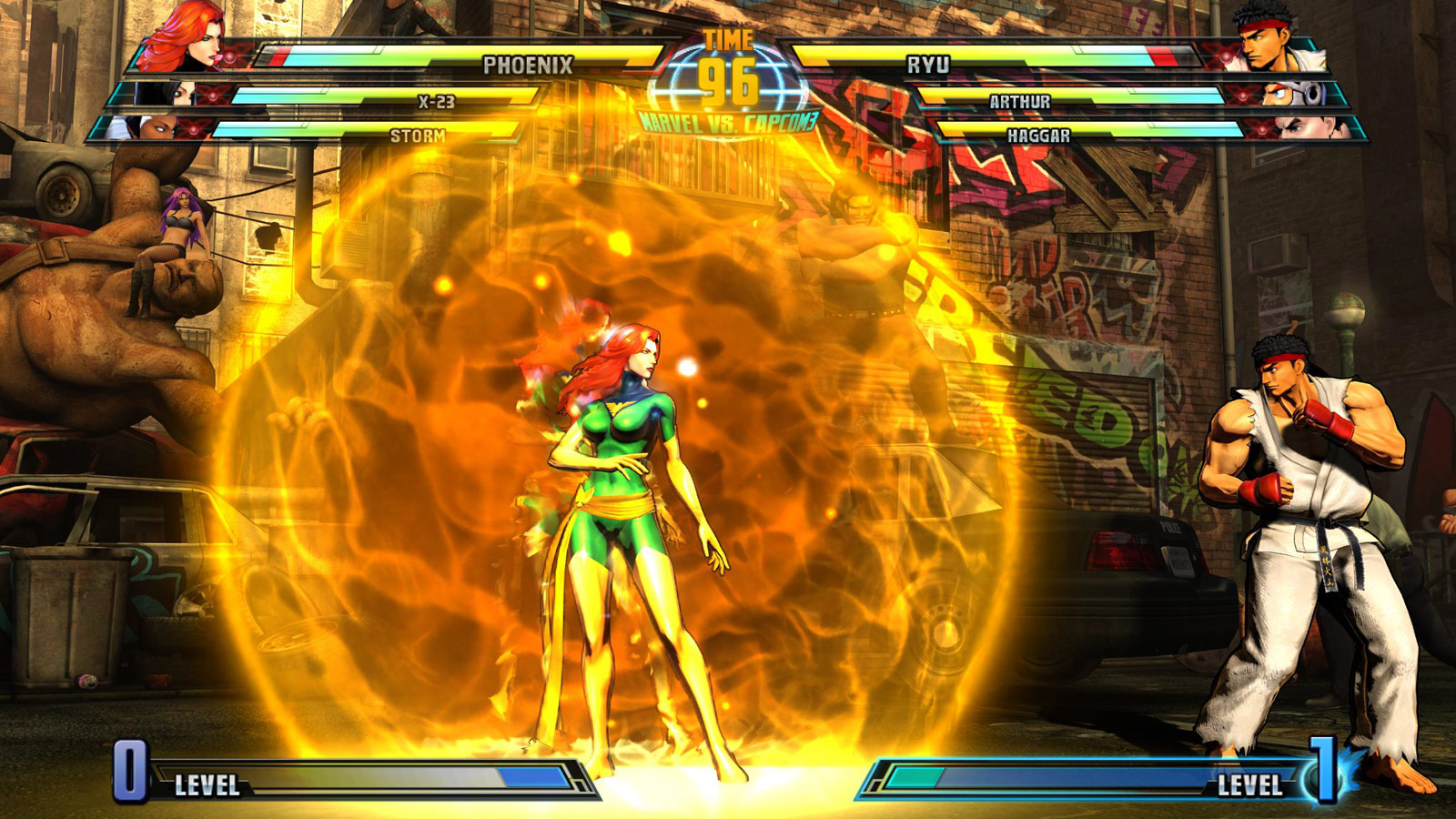Click the X icon next to Ryu's health bar

[x=1225, y=55]
